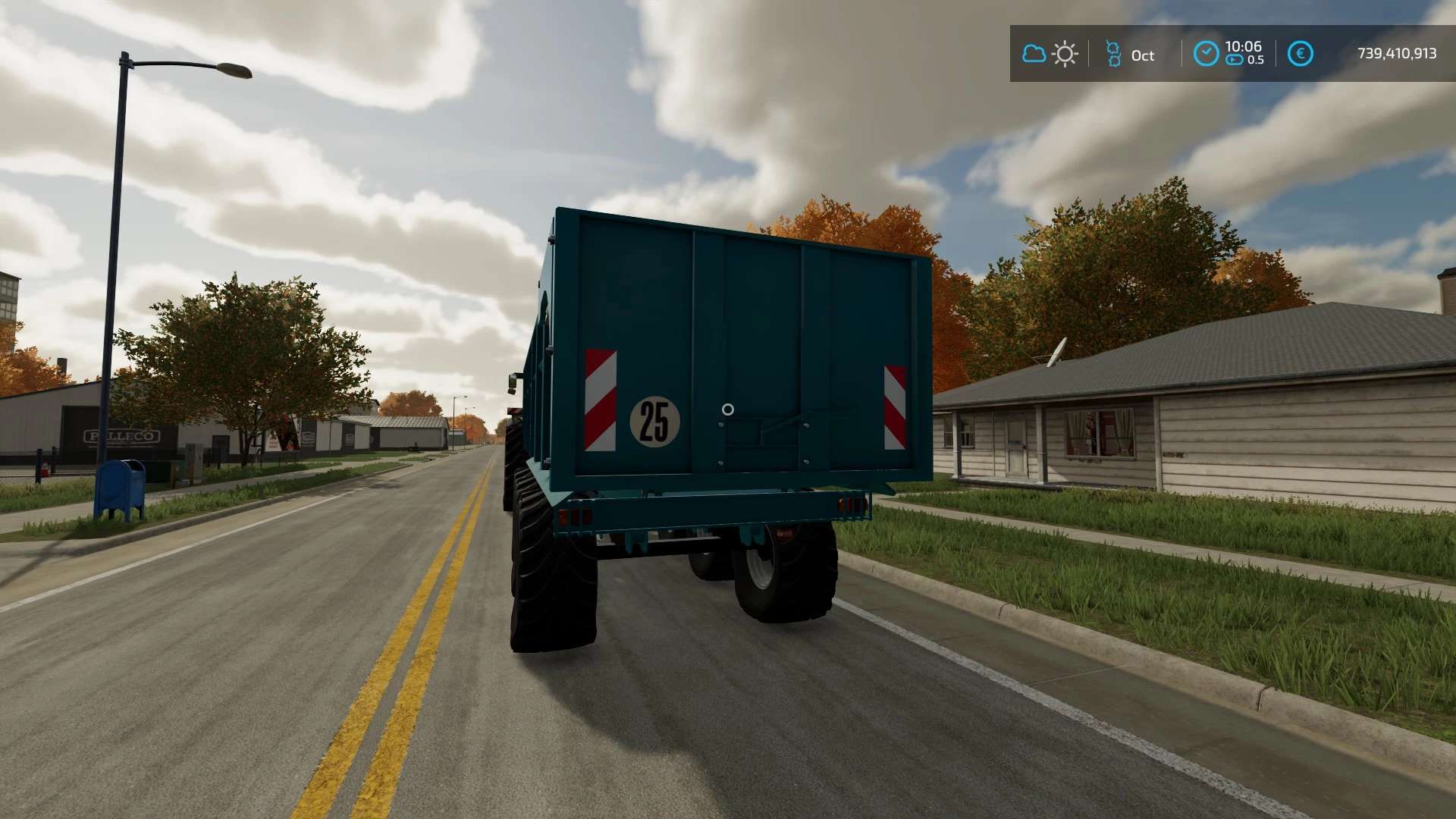Select the October season icon
Viewport: 1456px width, 819px height.
pos(1113,54)
